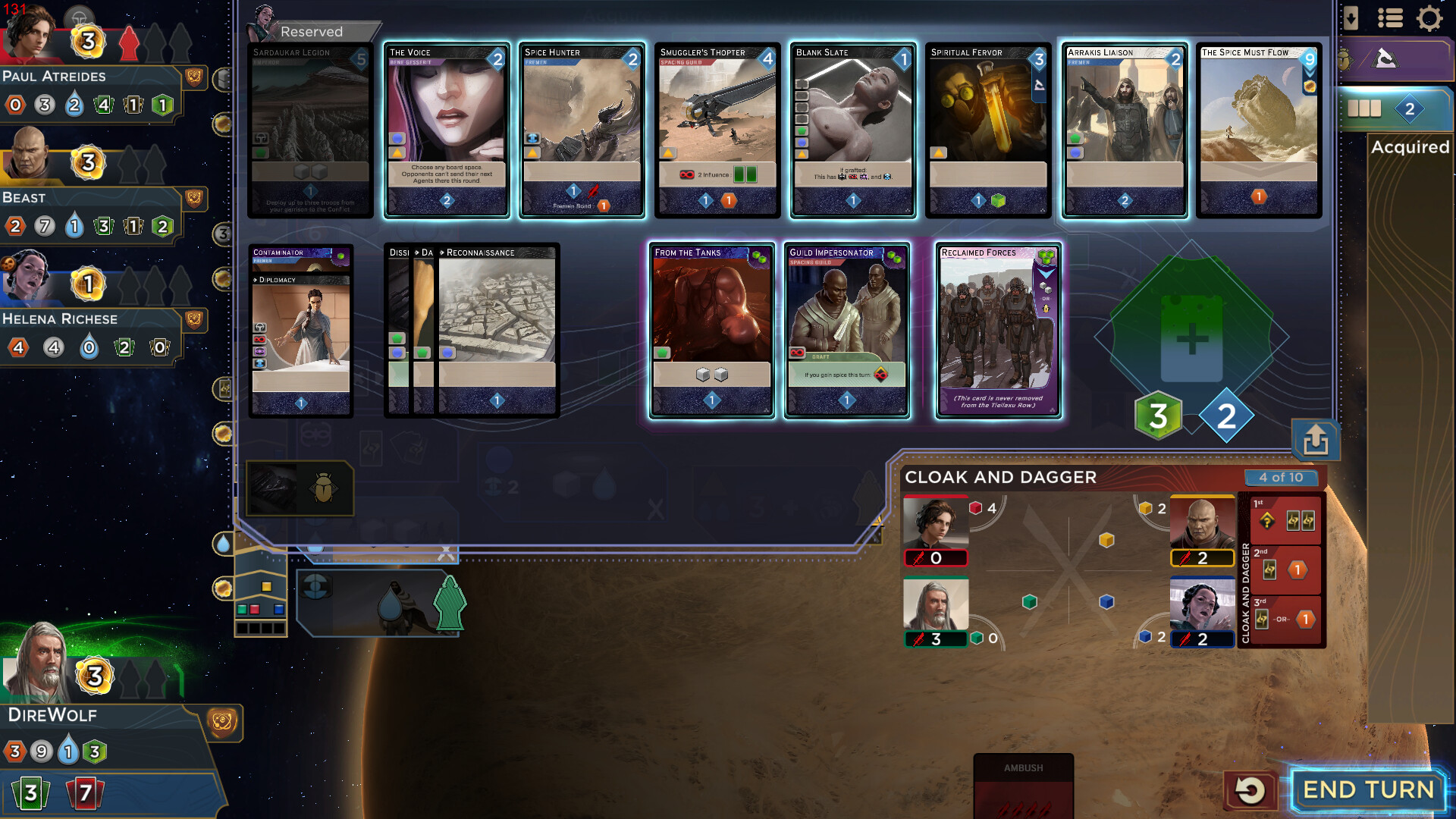Screen dimensions: 1456x819
Task: Click the circular undo button near End Turn
Action: pyautogui.click(x=1252, y=789)
